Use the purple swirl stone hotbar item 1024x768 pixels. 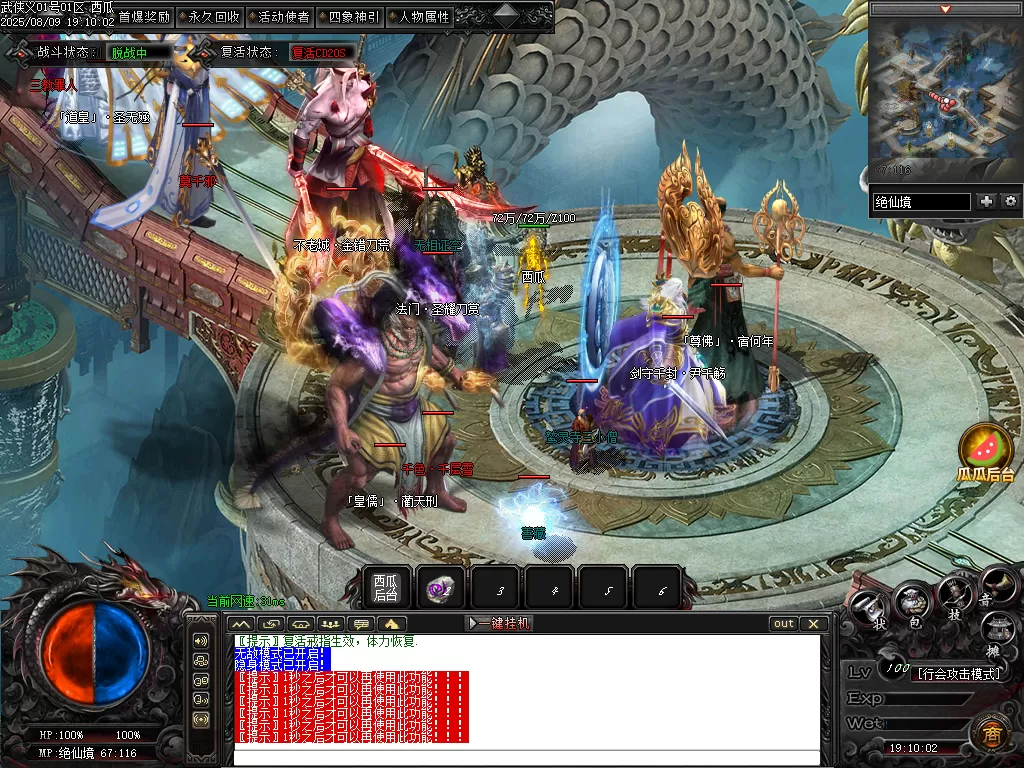[x=440, y=589]
